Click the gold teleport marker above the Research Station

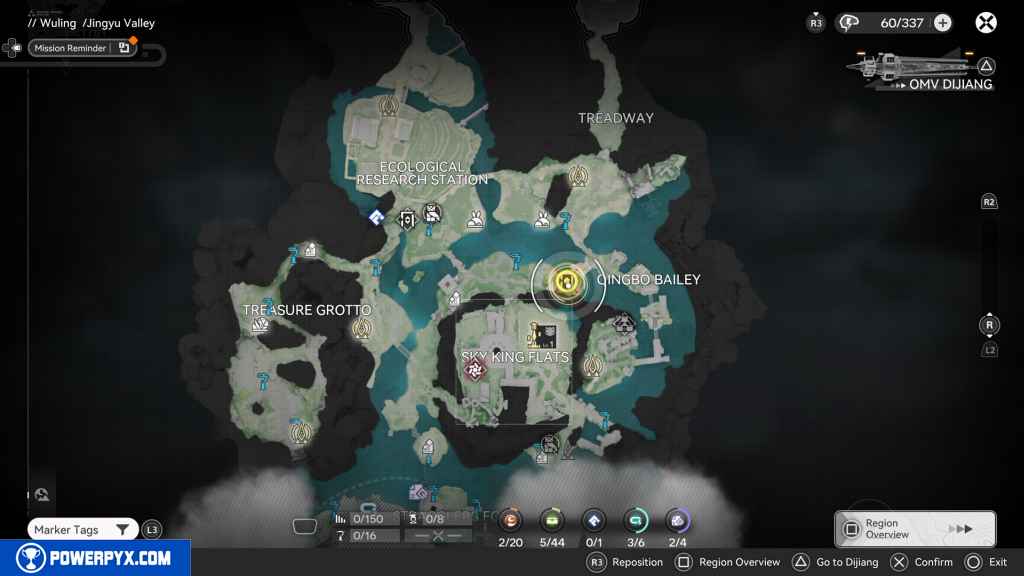click(388, 104)
